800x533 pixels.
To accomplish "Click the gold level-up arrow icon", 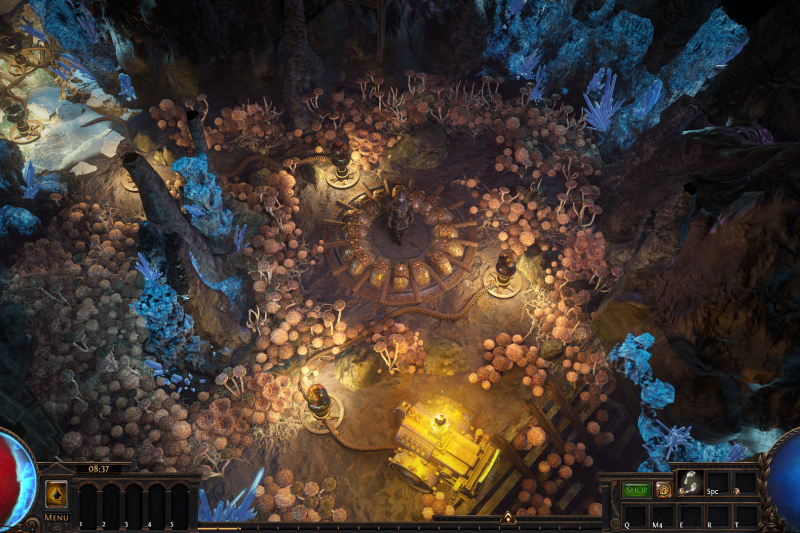I will (x=57, y=494).
